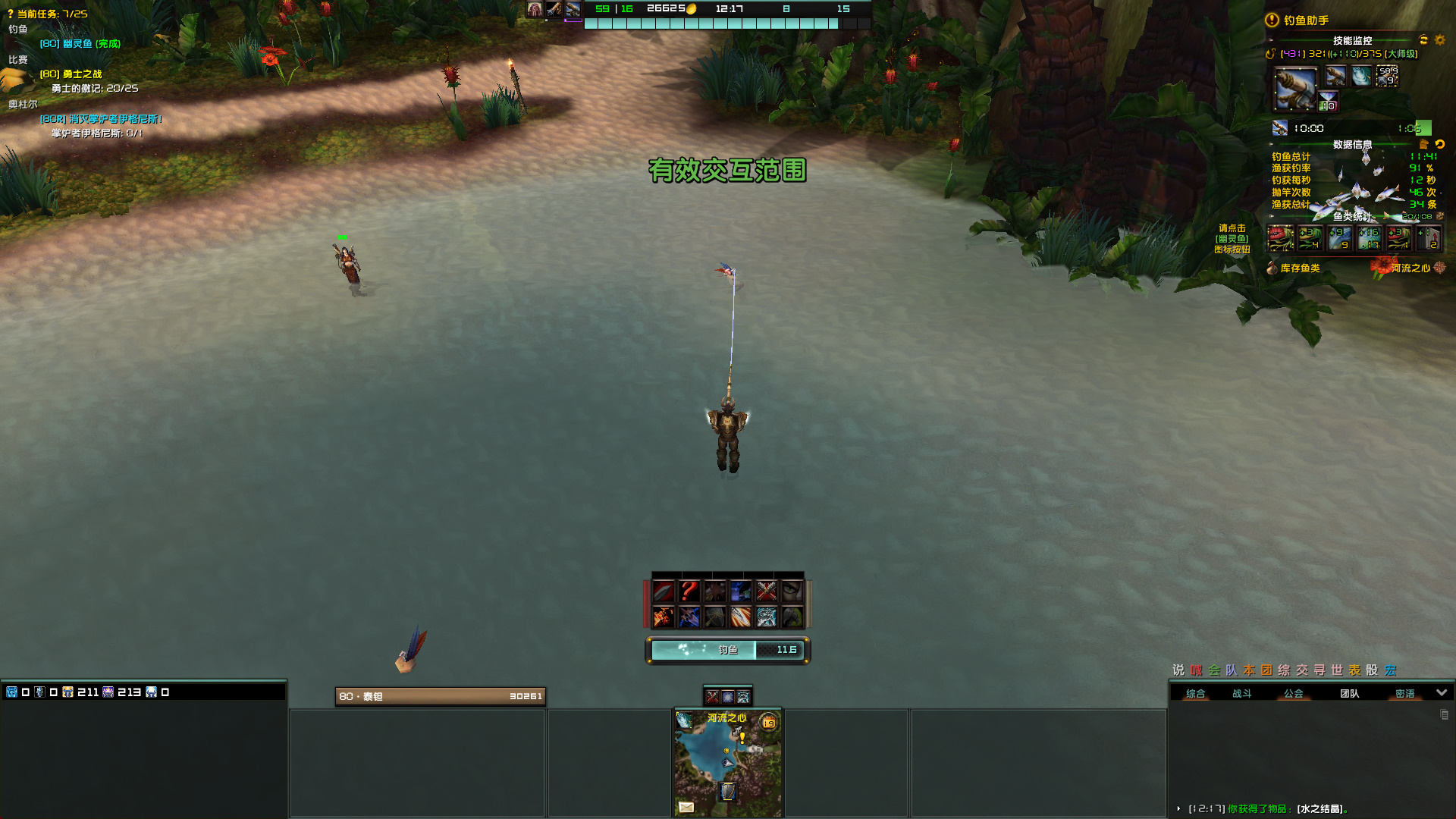Select the 团队 raid chat tab
The image size is (1456, 819).
coord(1349,693)
